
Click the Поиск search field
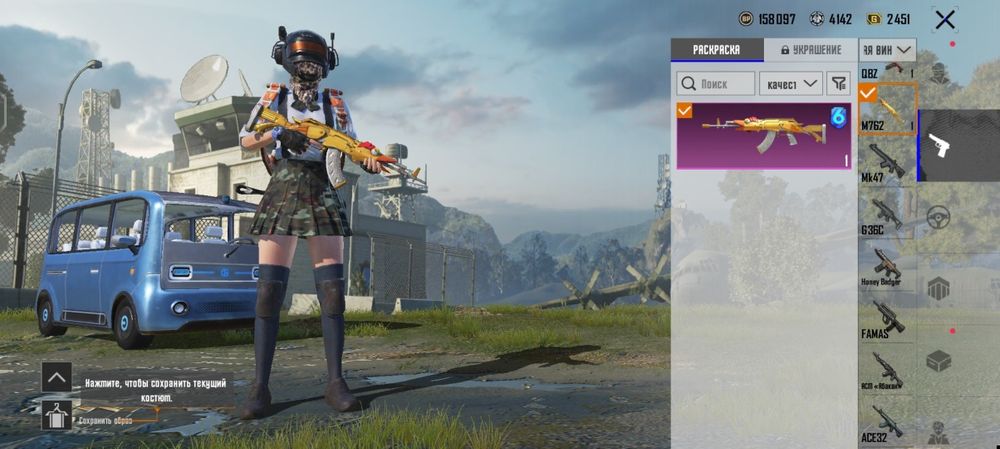click(716, 84)
